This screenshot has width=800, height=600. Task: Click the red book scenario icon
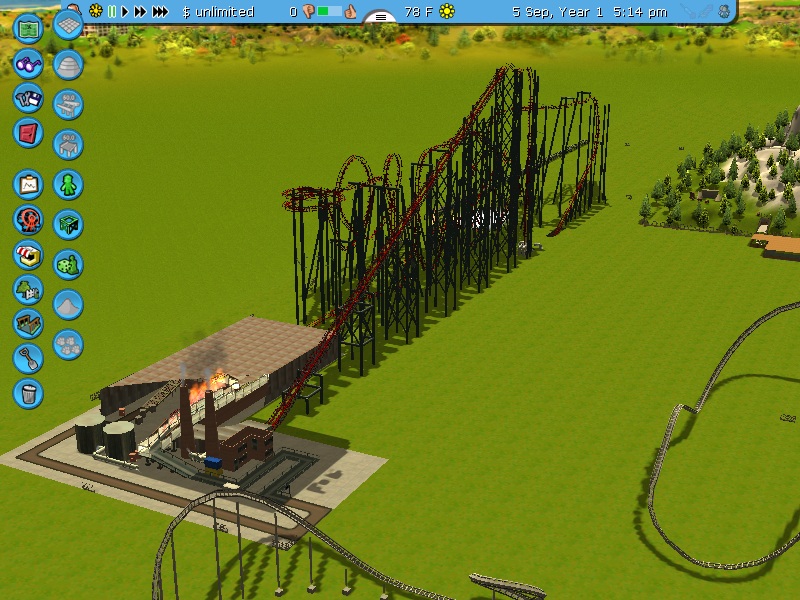(x=28, y=133)
